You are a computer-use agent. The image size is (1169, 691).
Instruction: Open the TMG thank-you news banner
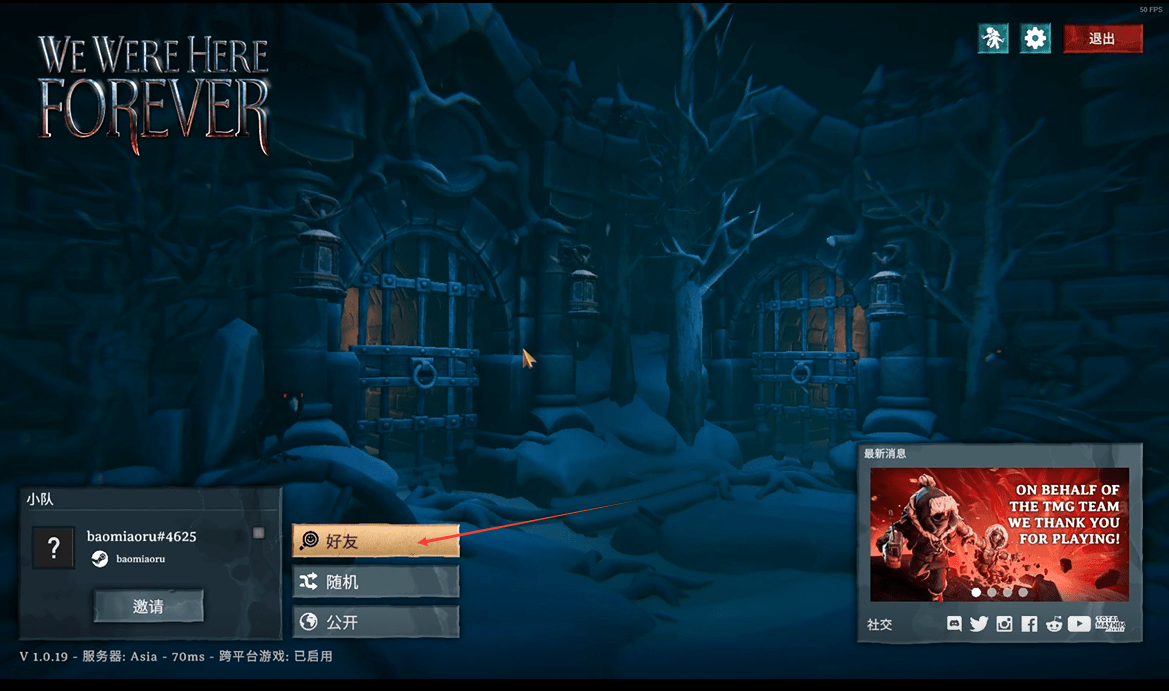999,527
